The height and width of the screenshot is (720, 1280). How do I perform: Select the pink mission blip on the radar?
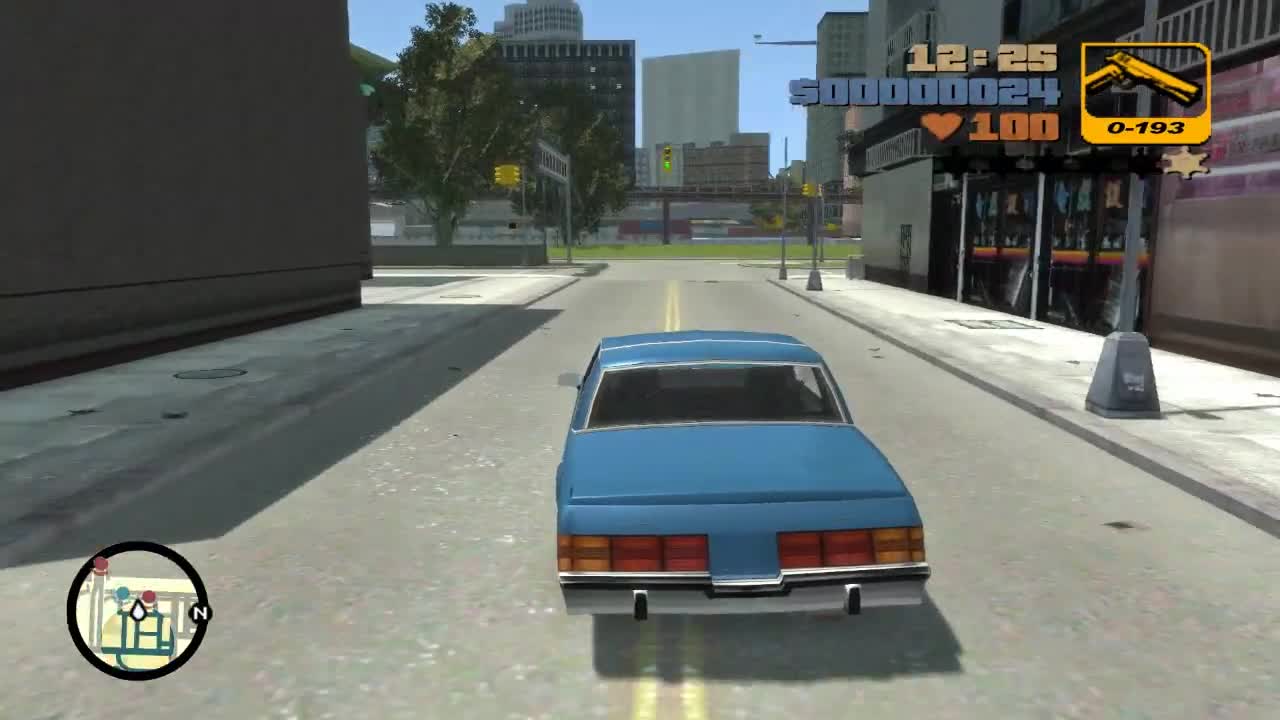point(149,597)
